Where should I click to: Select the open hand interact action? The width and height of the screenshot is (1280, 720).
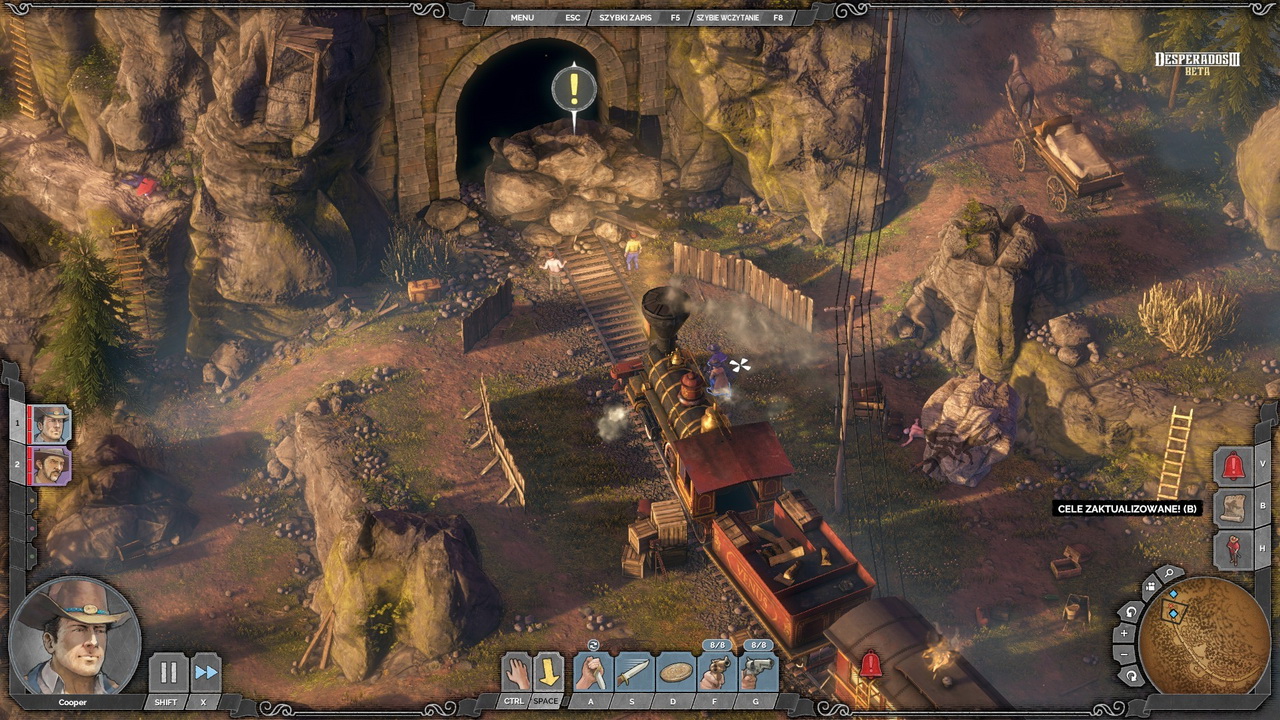[516, 672]
